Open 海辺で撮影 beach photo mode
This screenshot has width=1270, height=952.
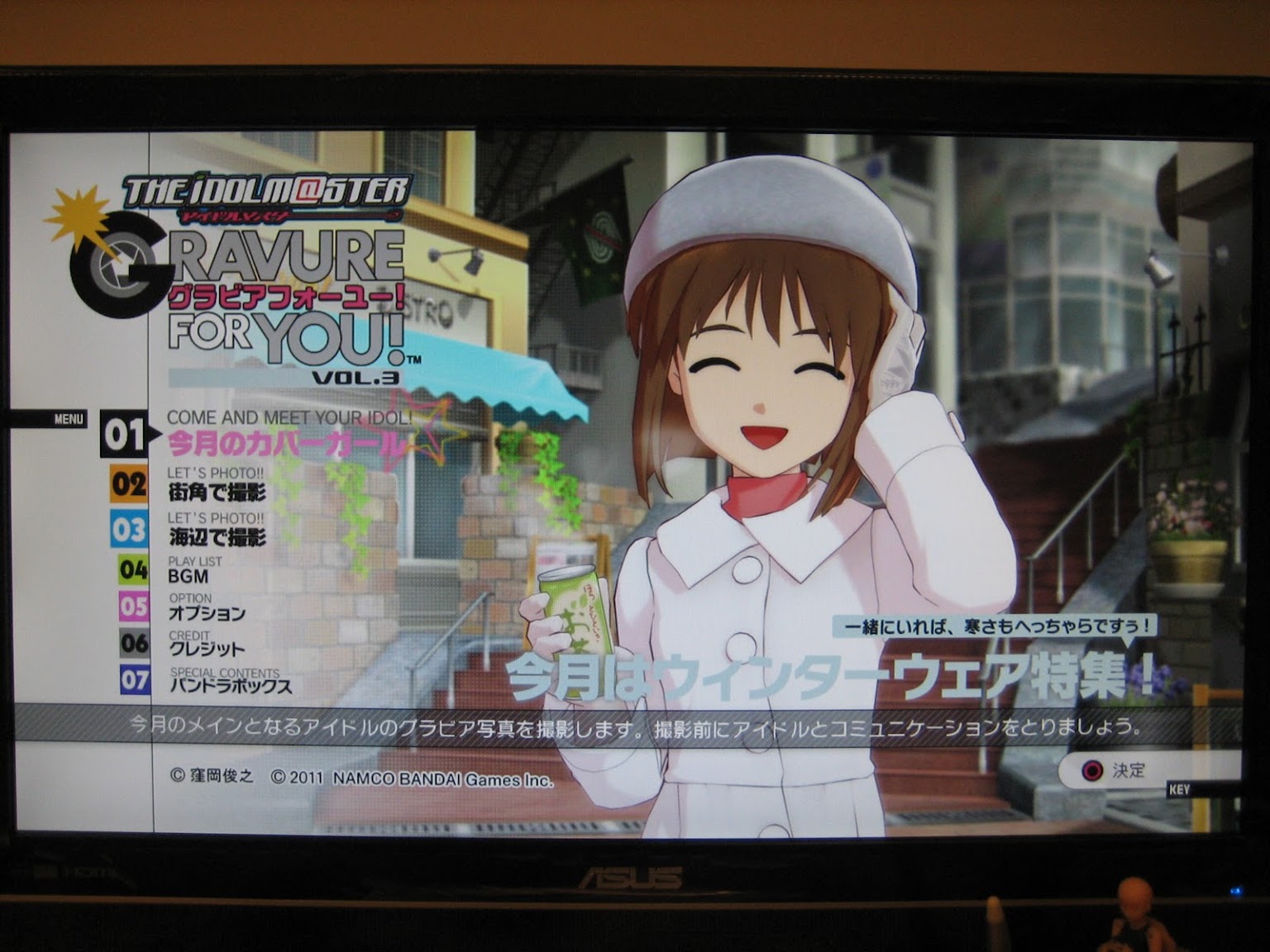coord(217,537)
